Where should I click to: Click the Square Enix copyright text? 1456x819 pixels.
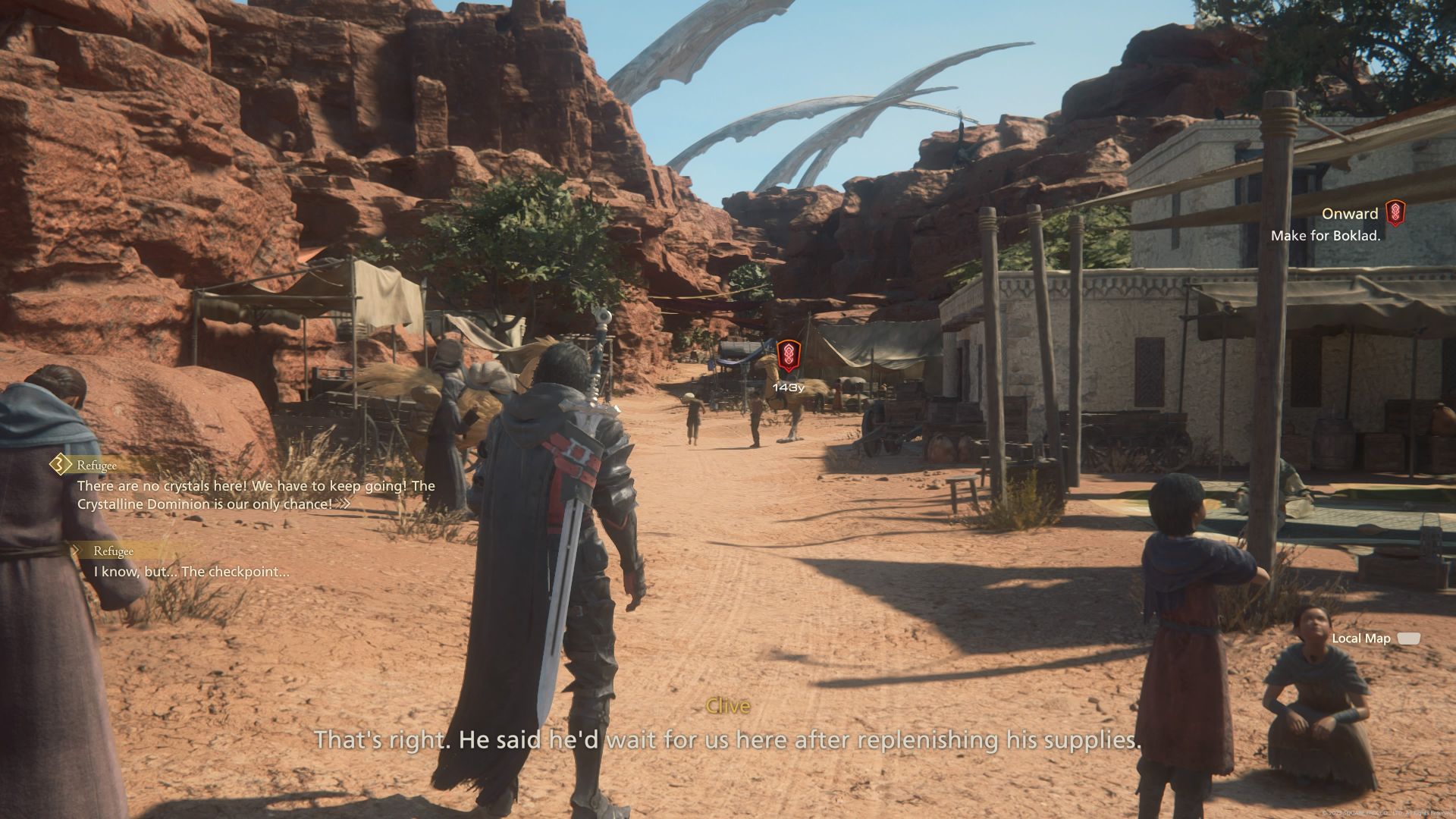pyautogui.click(x=1388, y=811)
